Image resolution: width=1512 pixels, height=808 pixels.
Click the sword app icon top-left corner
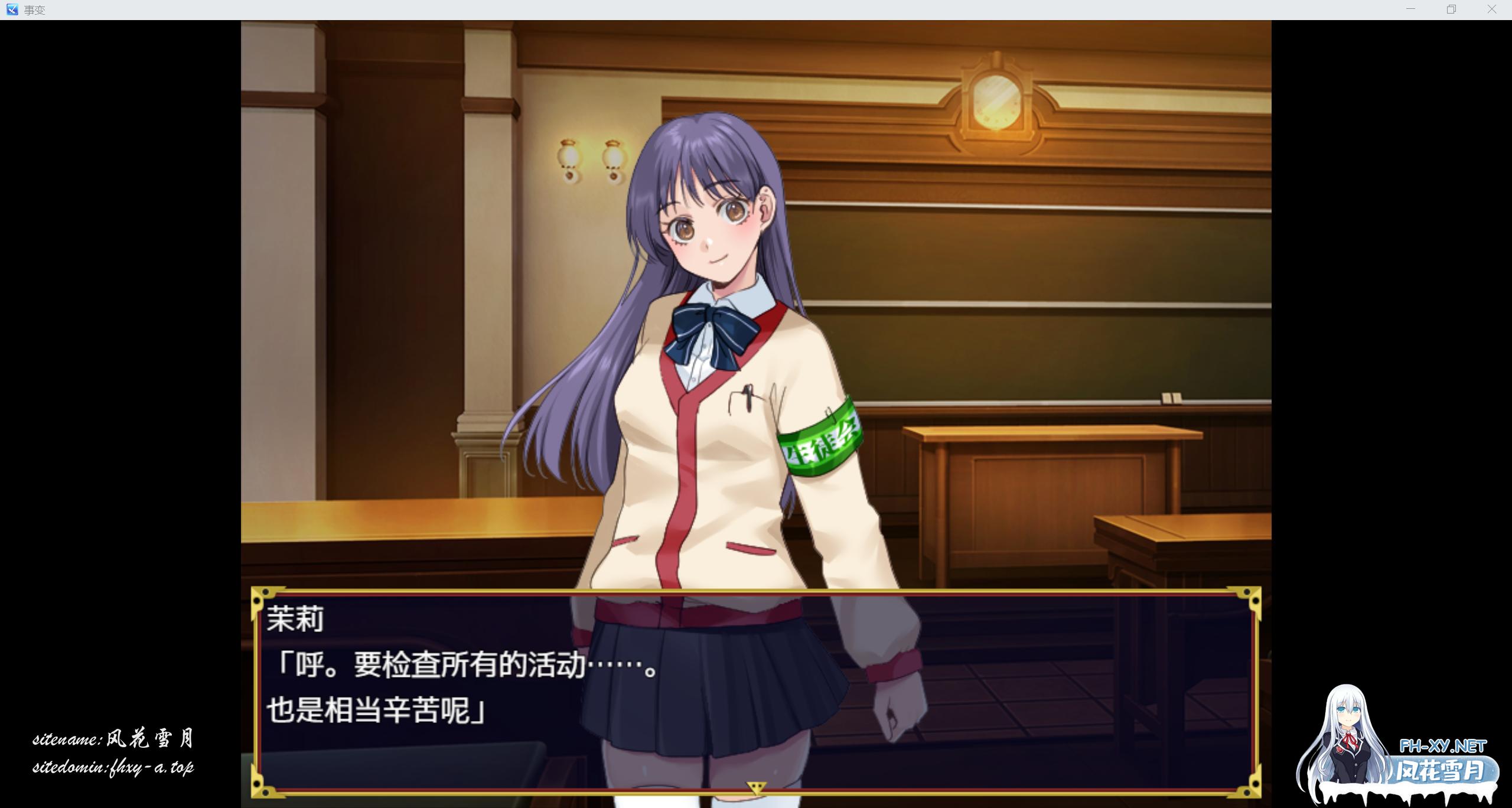[12, 9]
